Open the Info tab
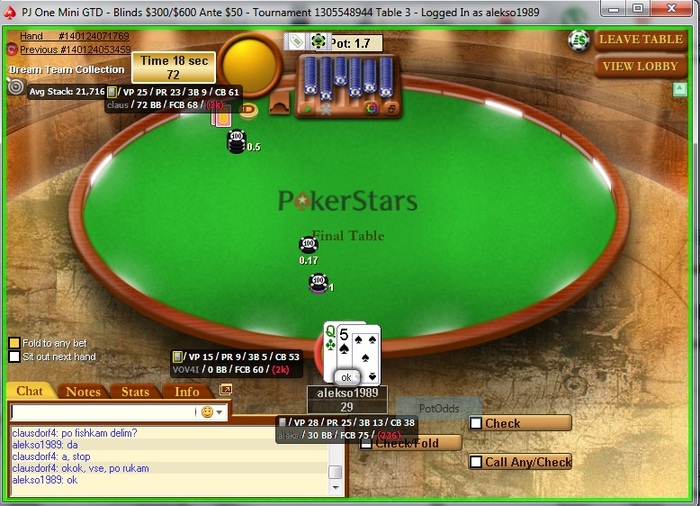Image resolution: width=700 pixels, height=506 pixels. [187, 391]
